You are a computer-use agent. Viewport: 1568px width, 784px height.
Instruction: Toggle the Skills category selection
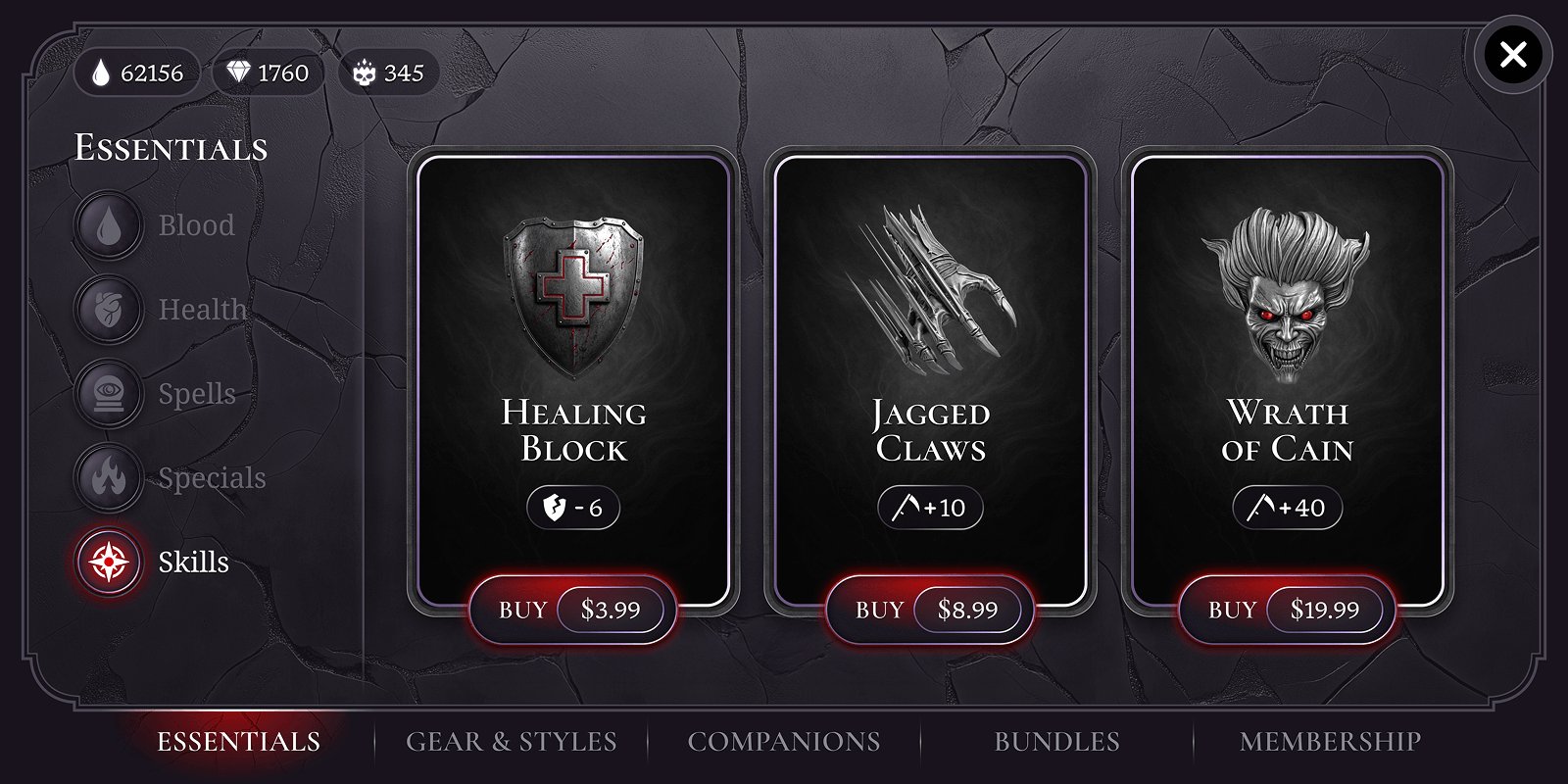[108, 563]
